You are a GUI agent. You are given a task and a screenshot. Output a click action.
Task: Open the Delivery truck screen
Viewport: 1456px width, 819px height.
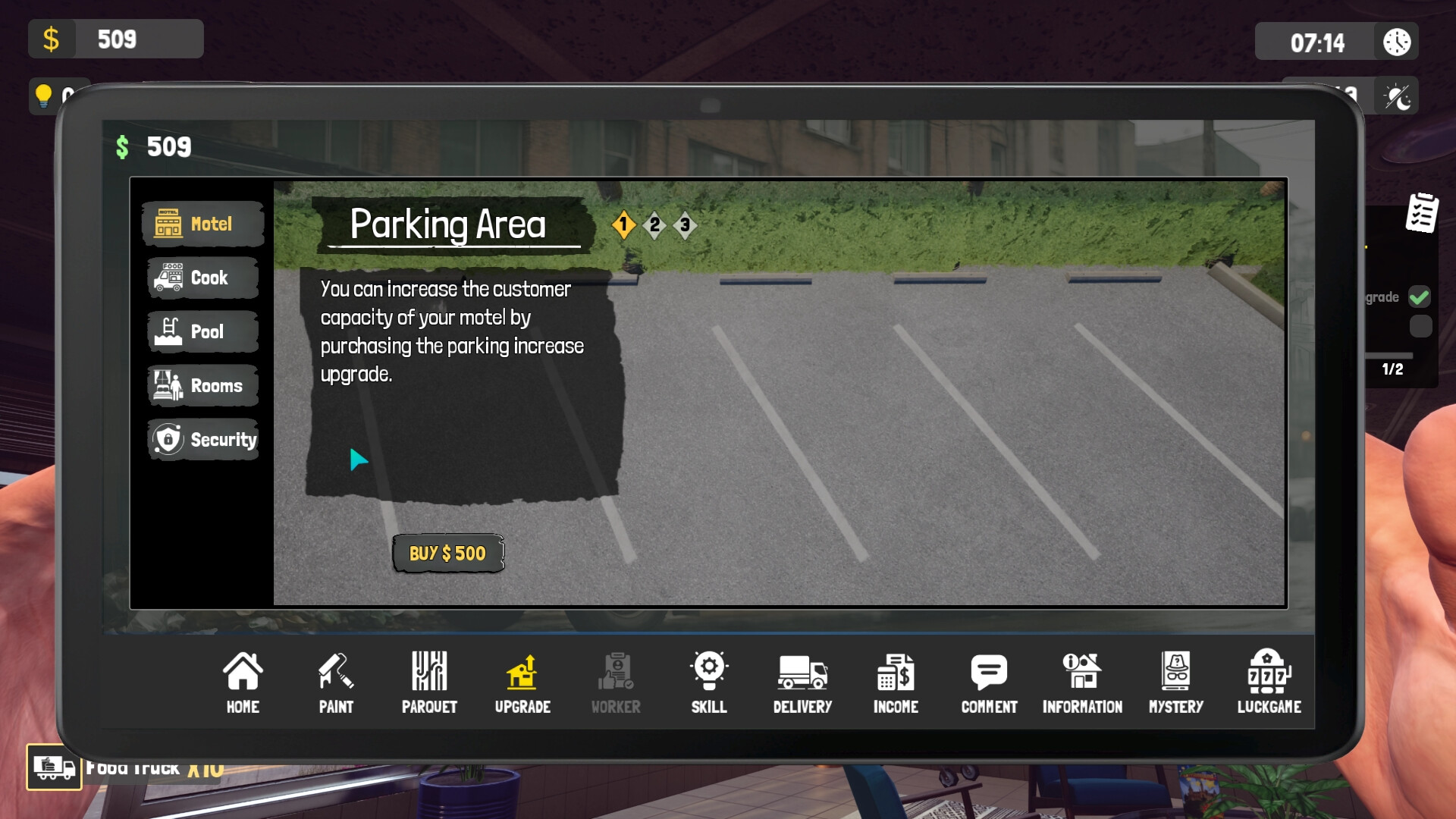click(x=802, y=681)
